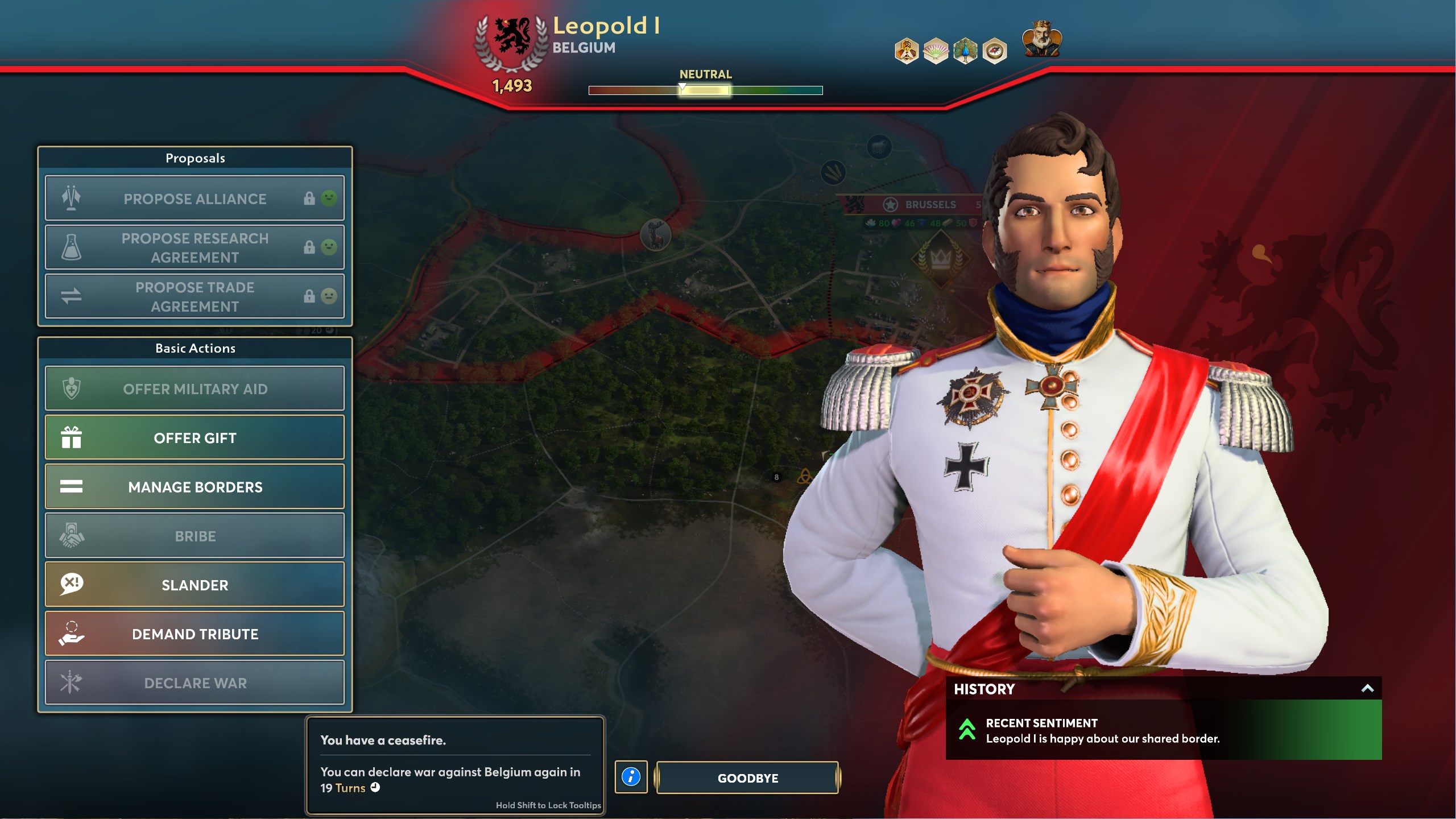1456x819 pixels.
Task: Click the compass trait icon
Action: [994, 51]
